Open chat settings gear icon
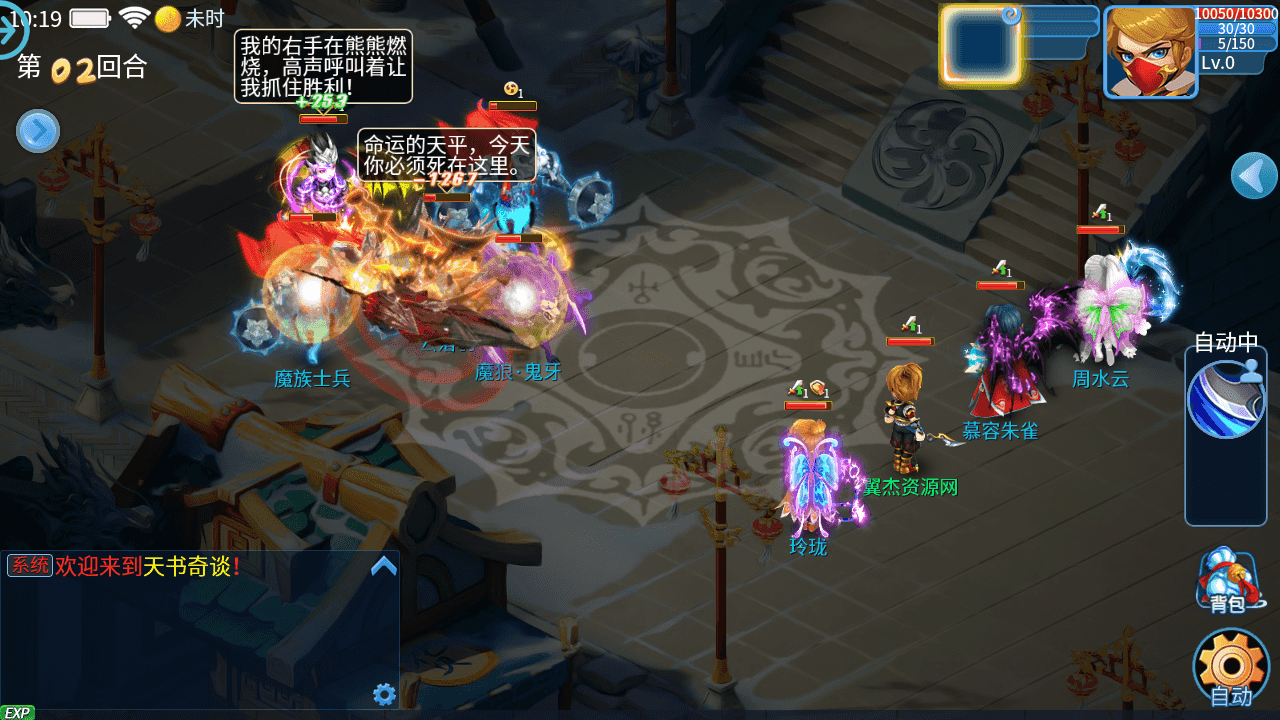 point(384,694)
